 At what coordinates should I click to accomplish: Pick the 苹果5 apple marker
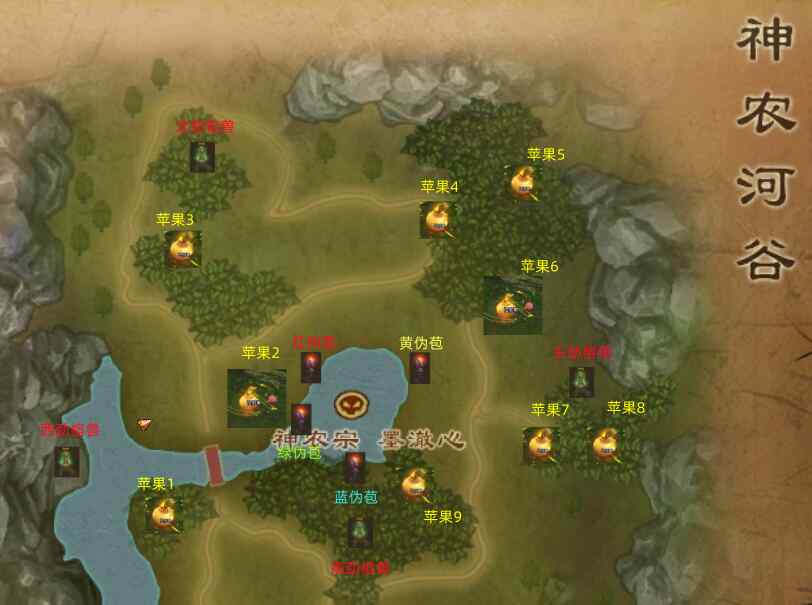pyautogui.click(x=523, y=183)
